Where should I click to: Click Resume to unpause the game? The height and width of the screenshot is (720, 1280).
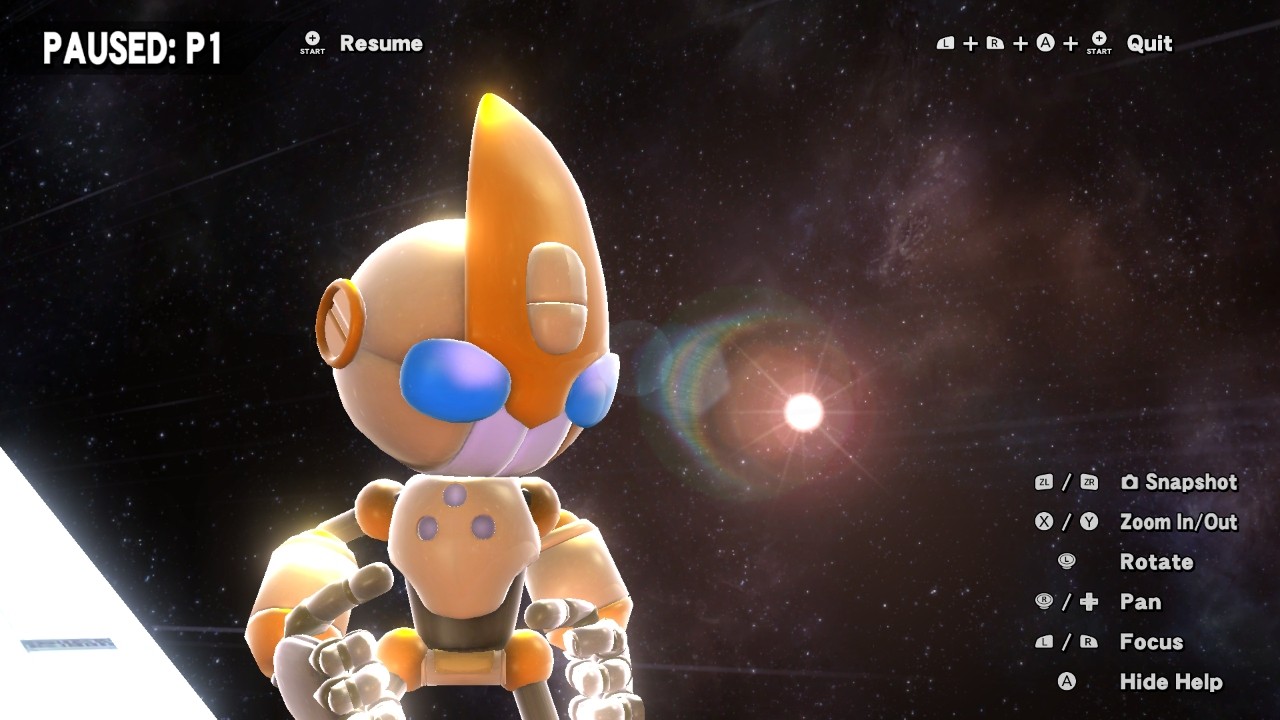click(381, 43)
